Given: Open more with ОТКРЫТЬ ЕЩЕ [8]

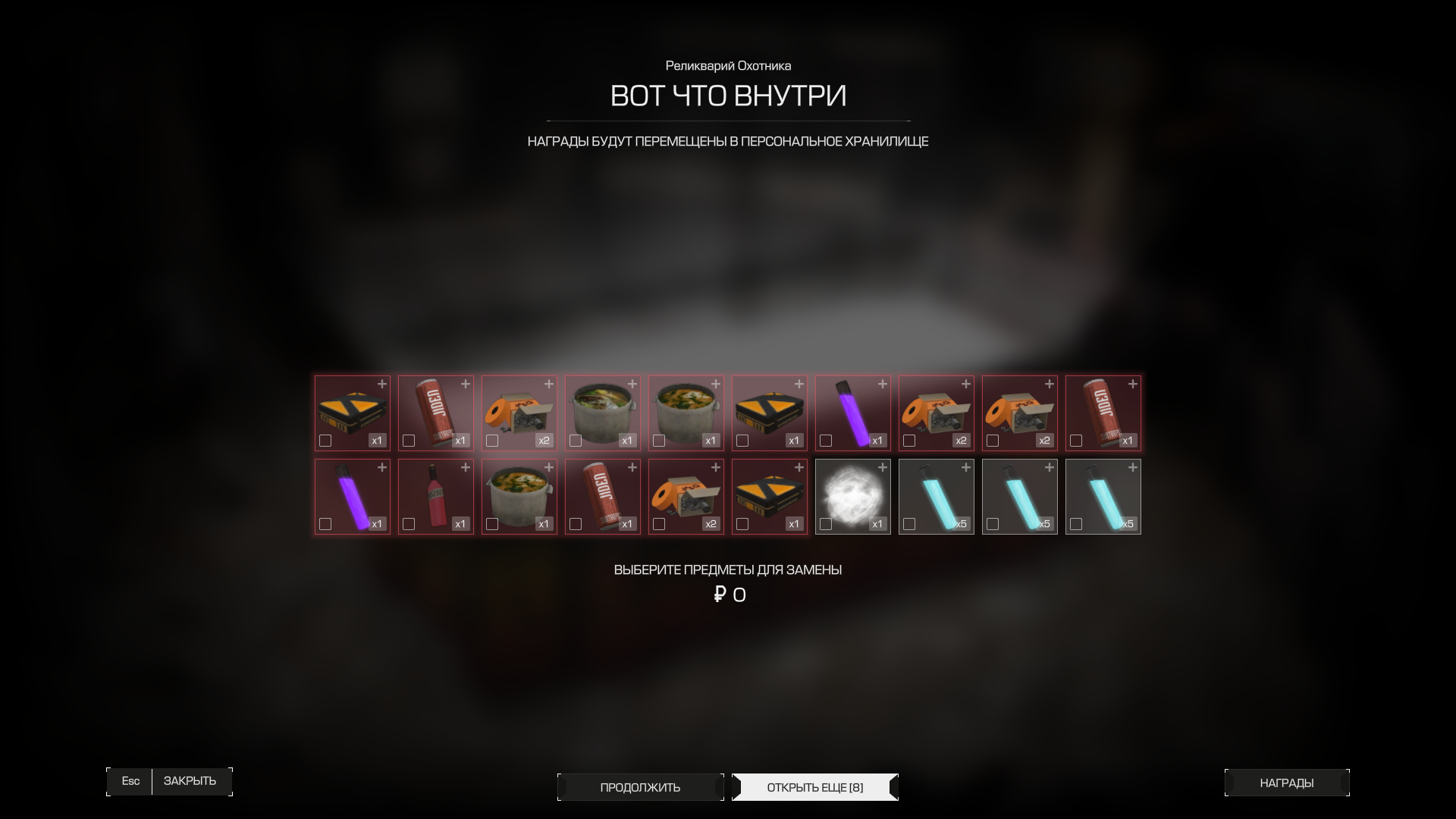Looking at the screenshot, I should click(814, 787).
